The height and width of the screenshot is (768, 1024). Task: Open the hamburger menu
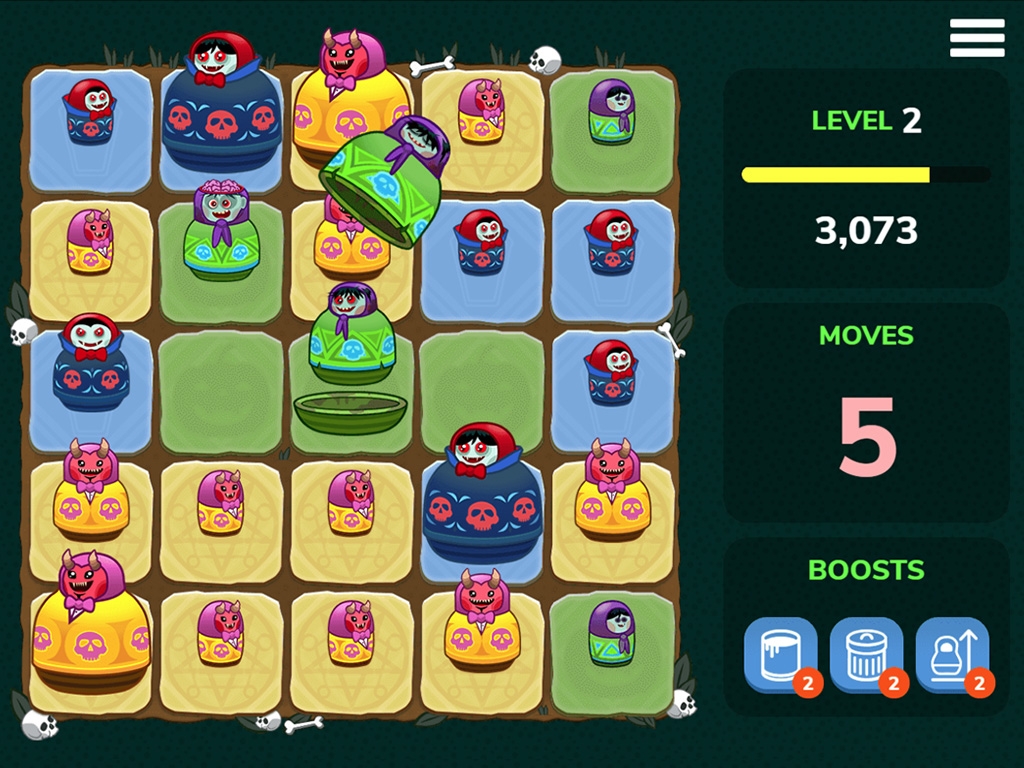click(976, 38)
